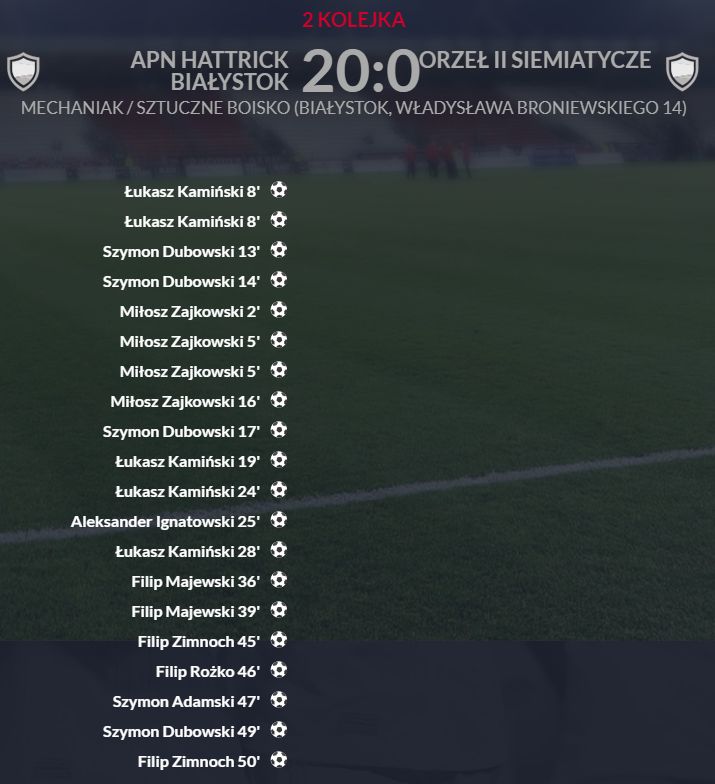The height and width of the screenshot is (784, 715).
Task: Click Łukasz Kamiński's 28' goal entry
Action: click(187, 551)
